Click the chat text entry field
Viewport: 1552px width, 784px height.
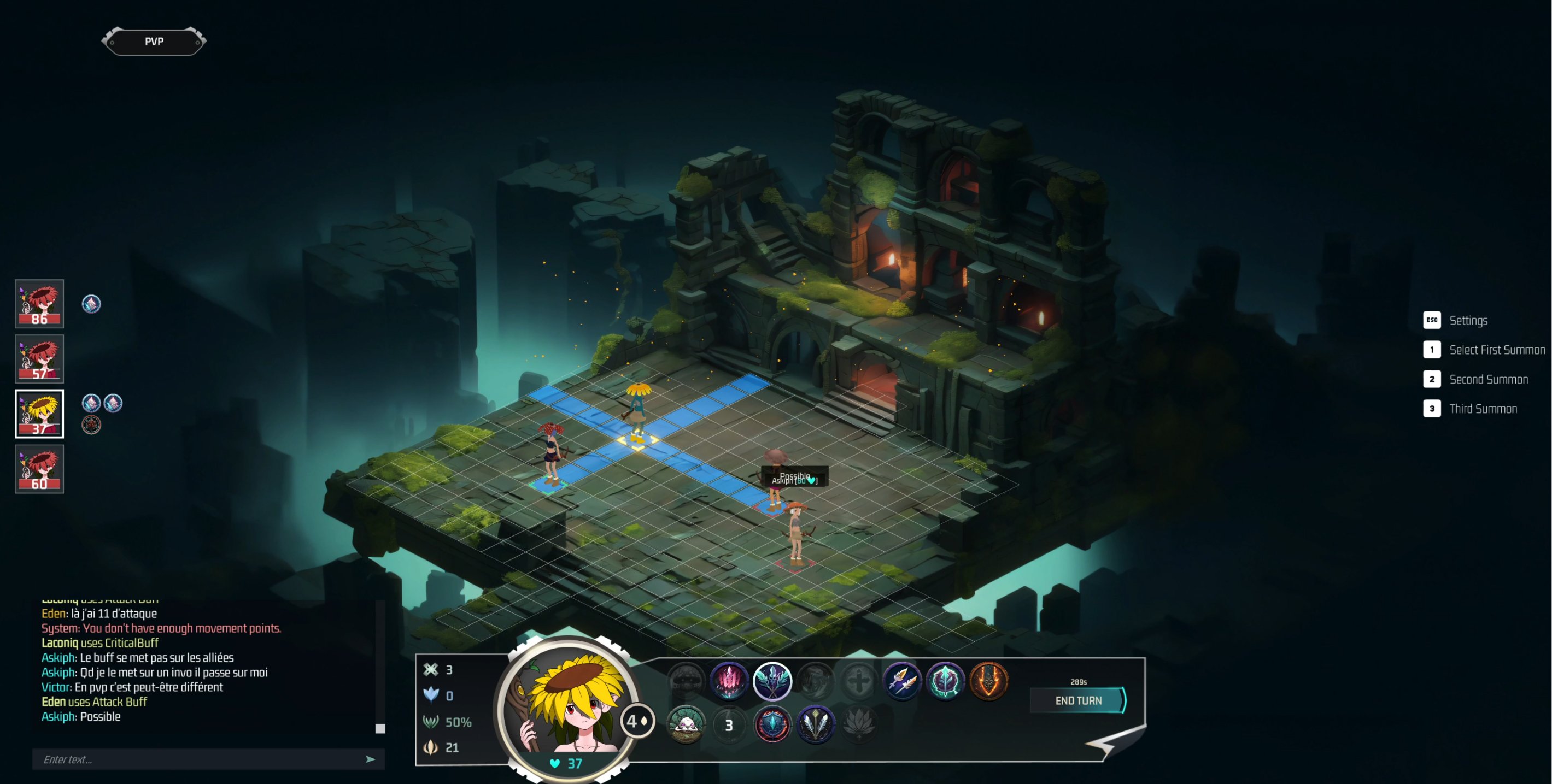199,759
